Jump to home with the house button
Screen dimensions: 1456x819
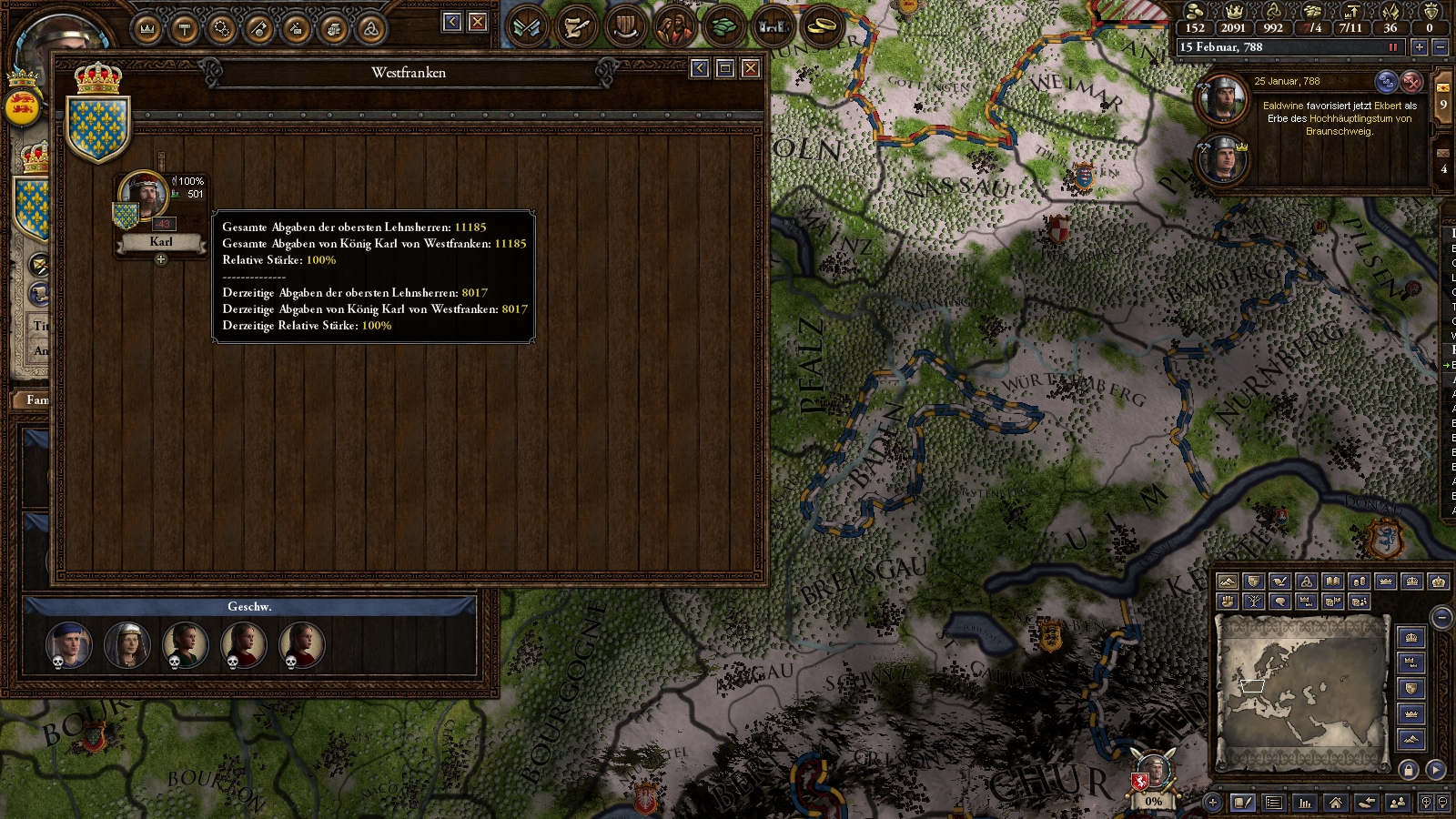[1335, 803]
